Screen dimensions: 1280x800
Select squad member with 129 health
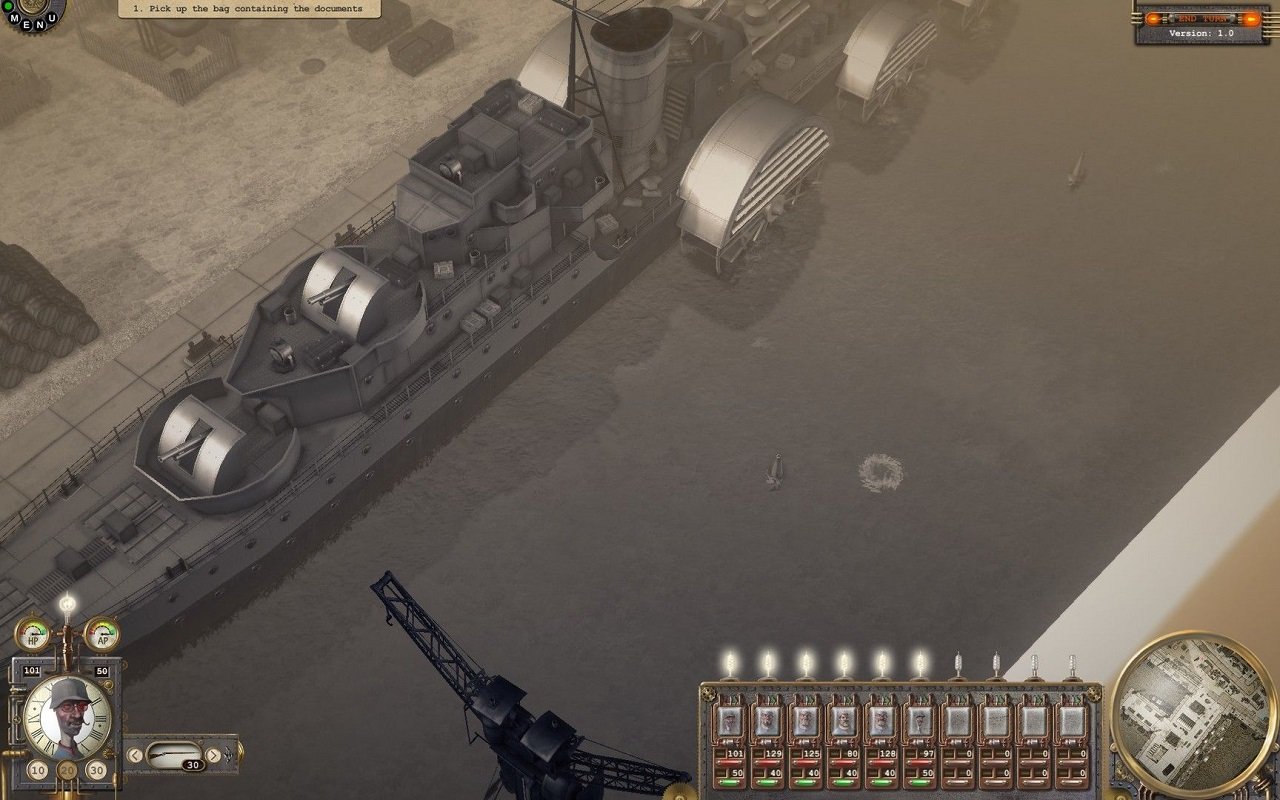(768, 721)
